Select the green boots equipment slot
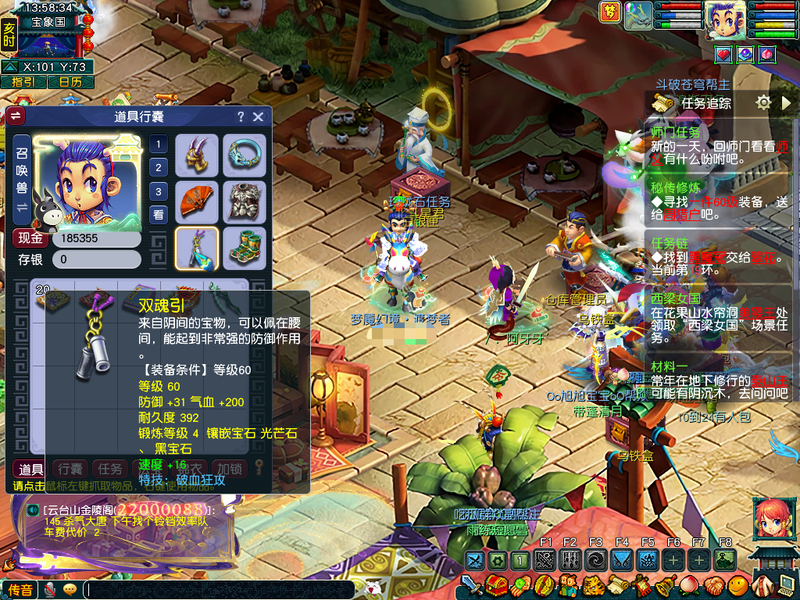Screen dimensions: 800x600 244,248
